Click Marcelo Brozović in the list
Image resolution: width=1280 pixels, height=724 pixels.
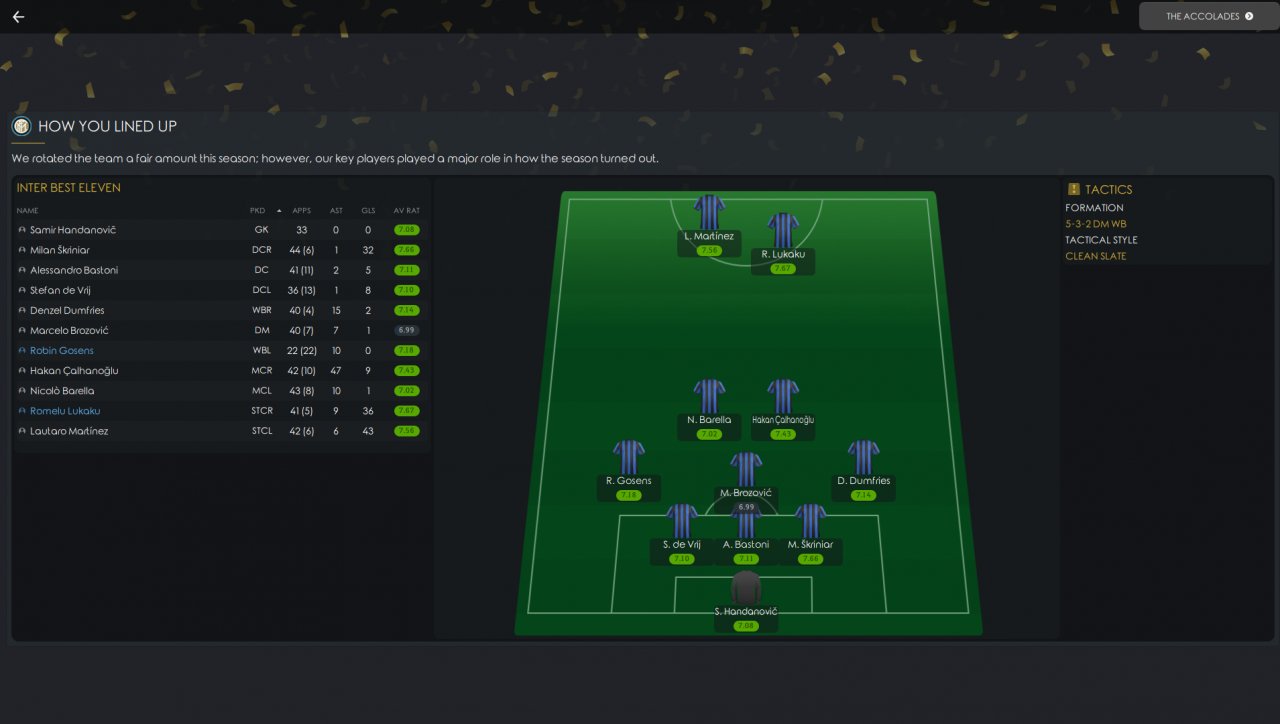coord(69,330)
